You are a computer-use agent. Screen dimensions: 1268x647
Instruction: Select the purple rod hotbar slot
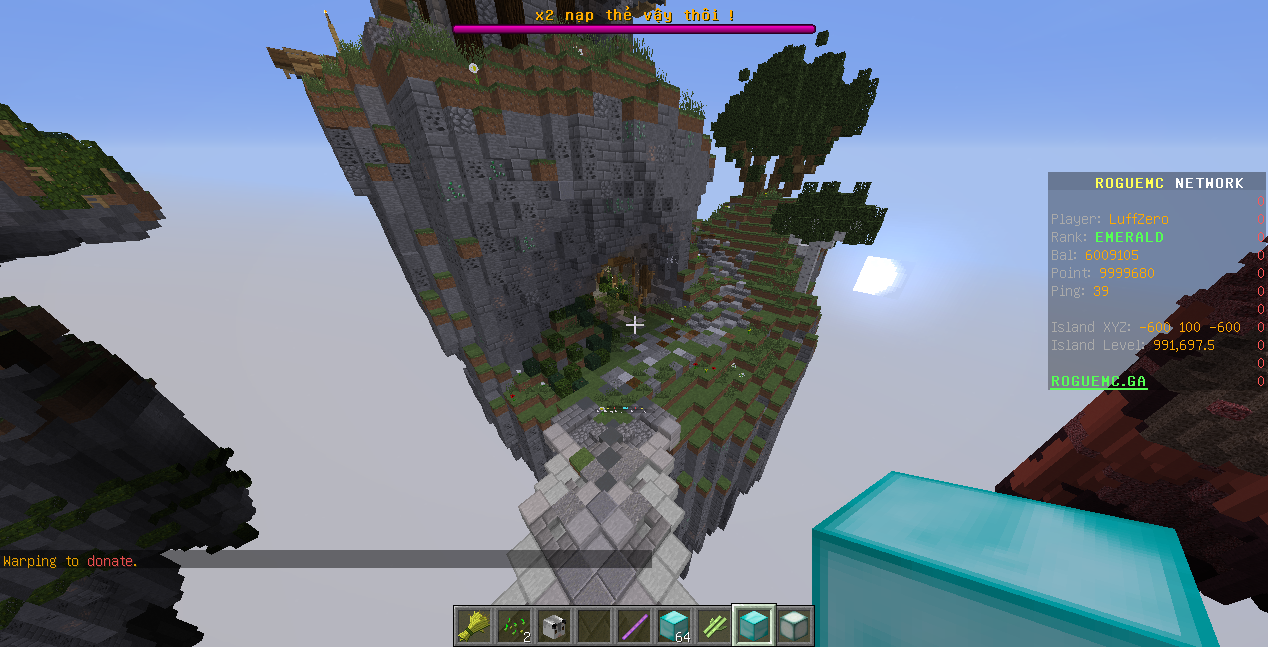(x=633, y=626)
